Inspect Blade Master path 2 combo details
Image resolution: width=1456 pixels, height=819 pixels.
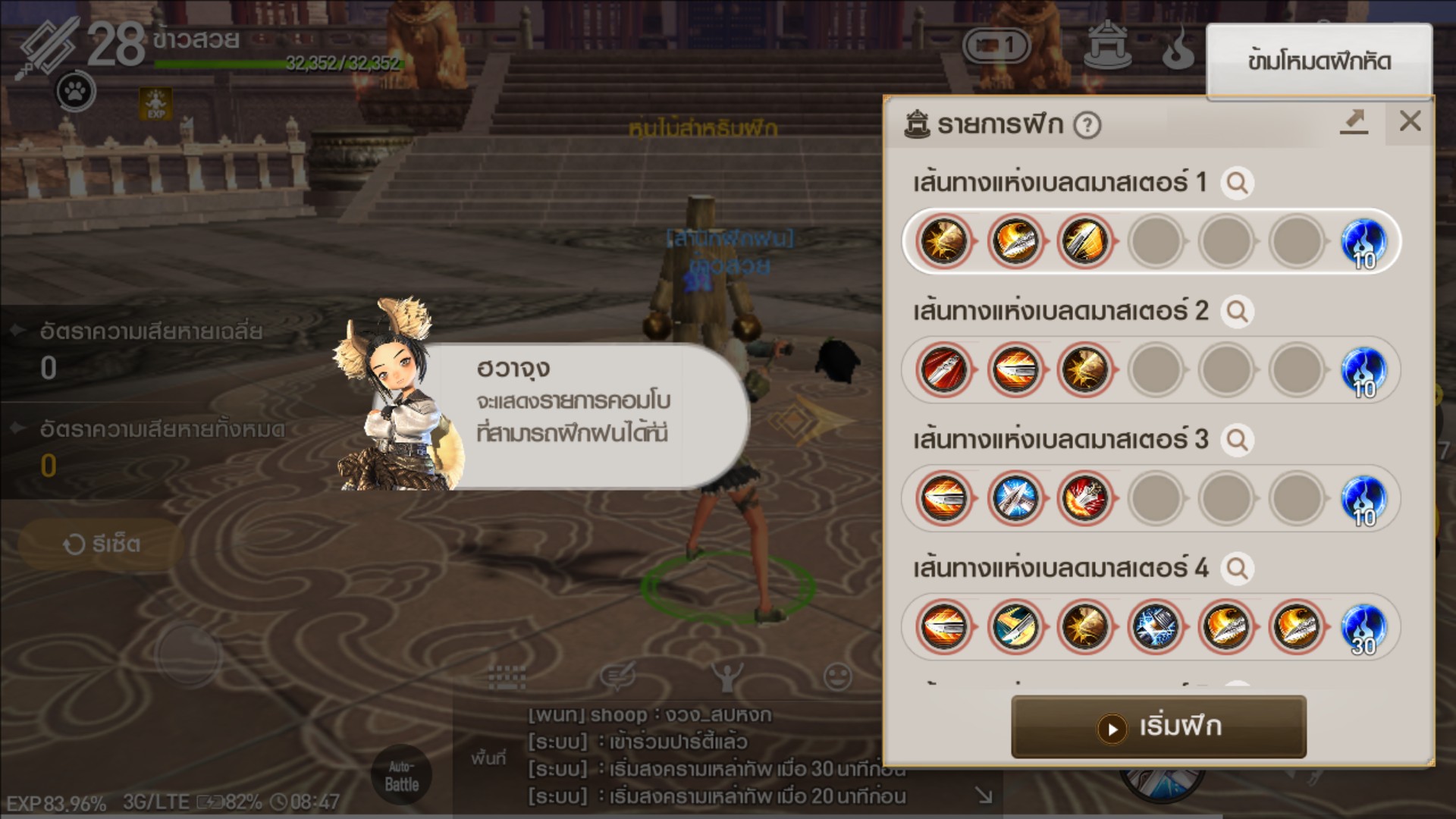point(1237,312)
